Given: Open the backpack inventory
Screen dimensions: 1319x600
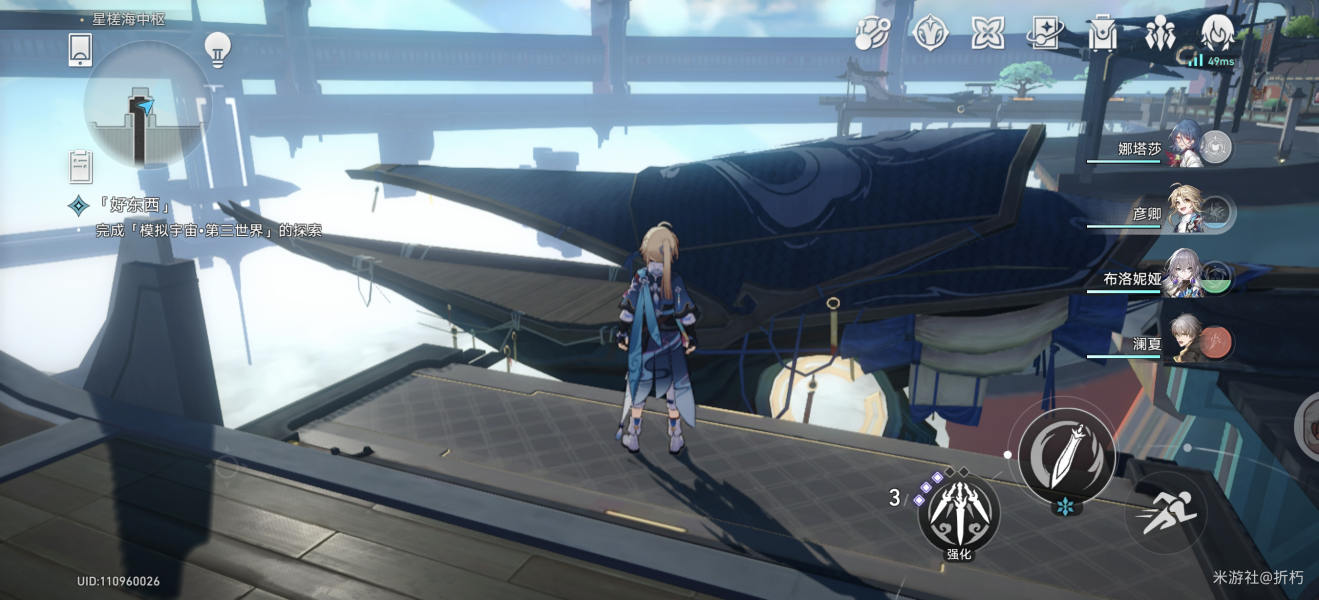Looking at the screenshot, I should pos(1102,34).
